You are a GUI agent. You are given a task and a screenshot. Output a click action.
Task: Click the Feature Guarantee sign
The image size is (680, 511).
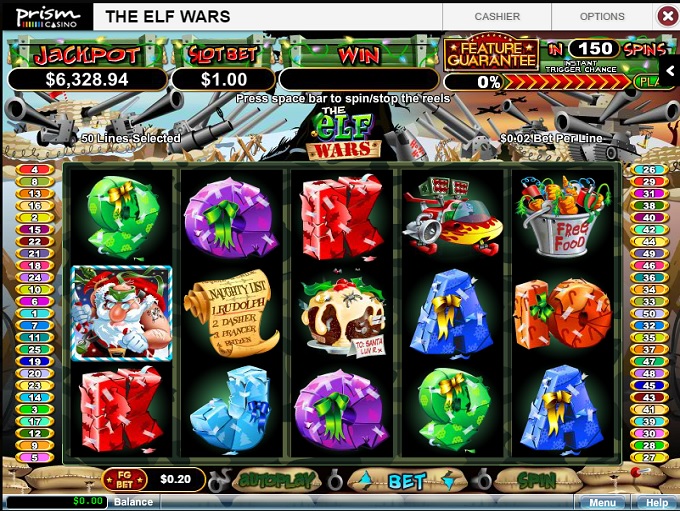[491, 53]
